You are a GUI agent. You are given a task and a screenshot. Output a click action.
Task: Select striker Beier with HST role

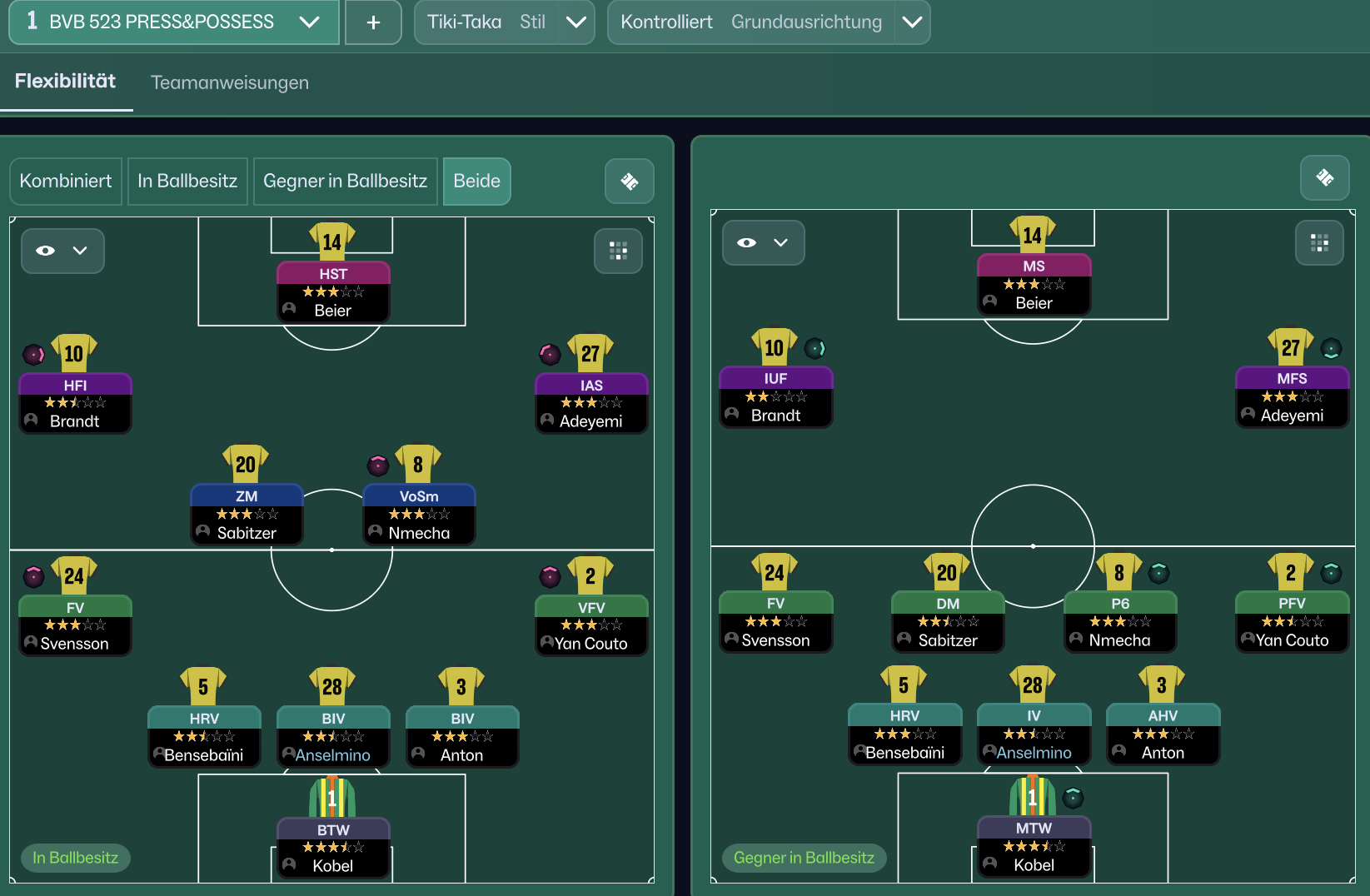click(333, 291)
